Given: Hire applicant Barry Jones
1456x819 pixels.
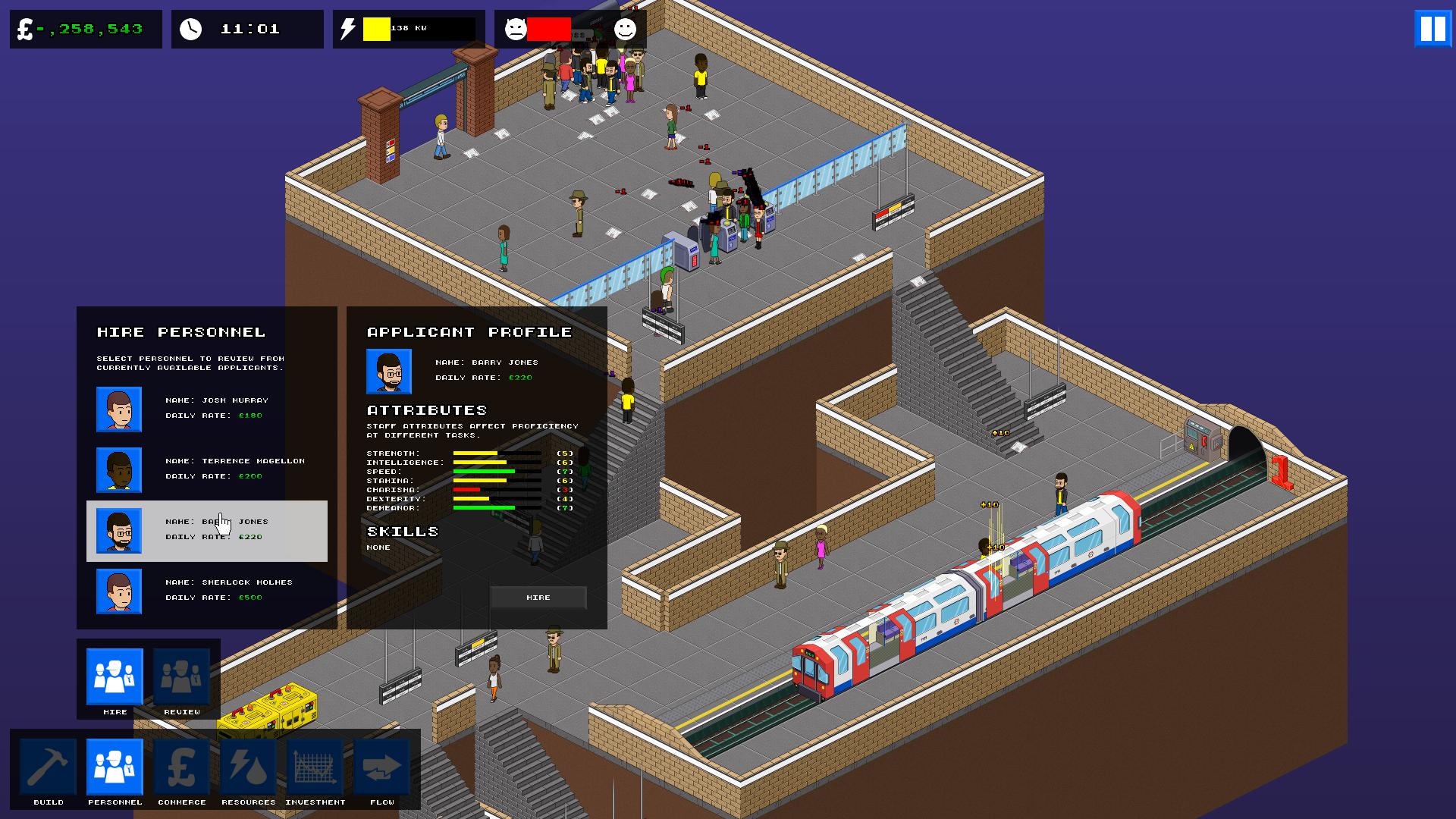Looking at the screenshot, I should coord(538,597).
